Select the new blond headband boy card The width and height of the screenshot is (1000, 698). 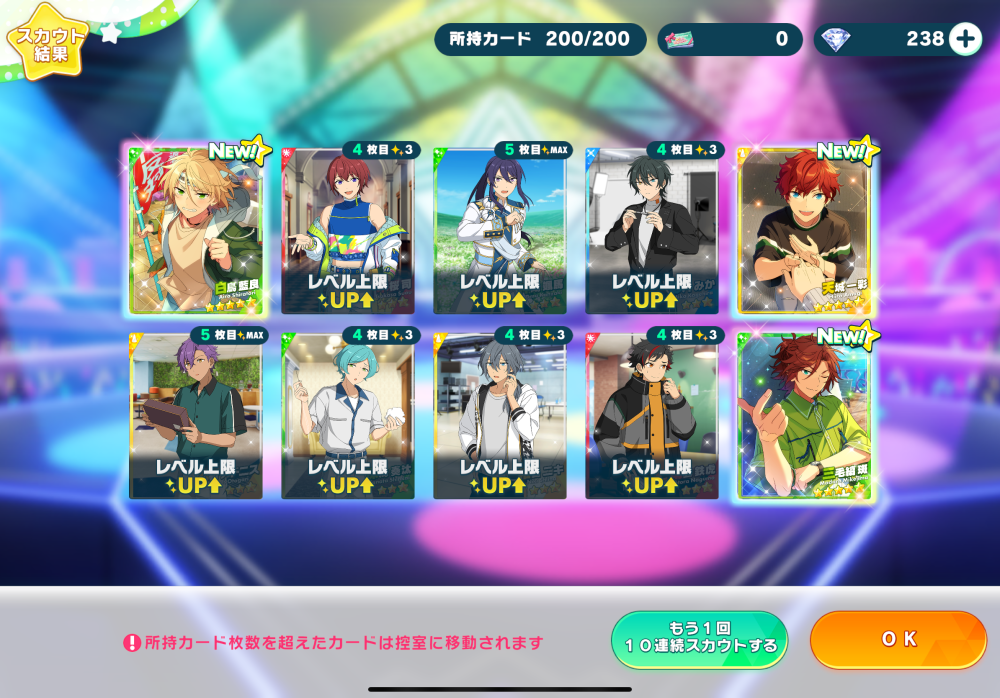tap(196, 230)
